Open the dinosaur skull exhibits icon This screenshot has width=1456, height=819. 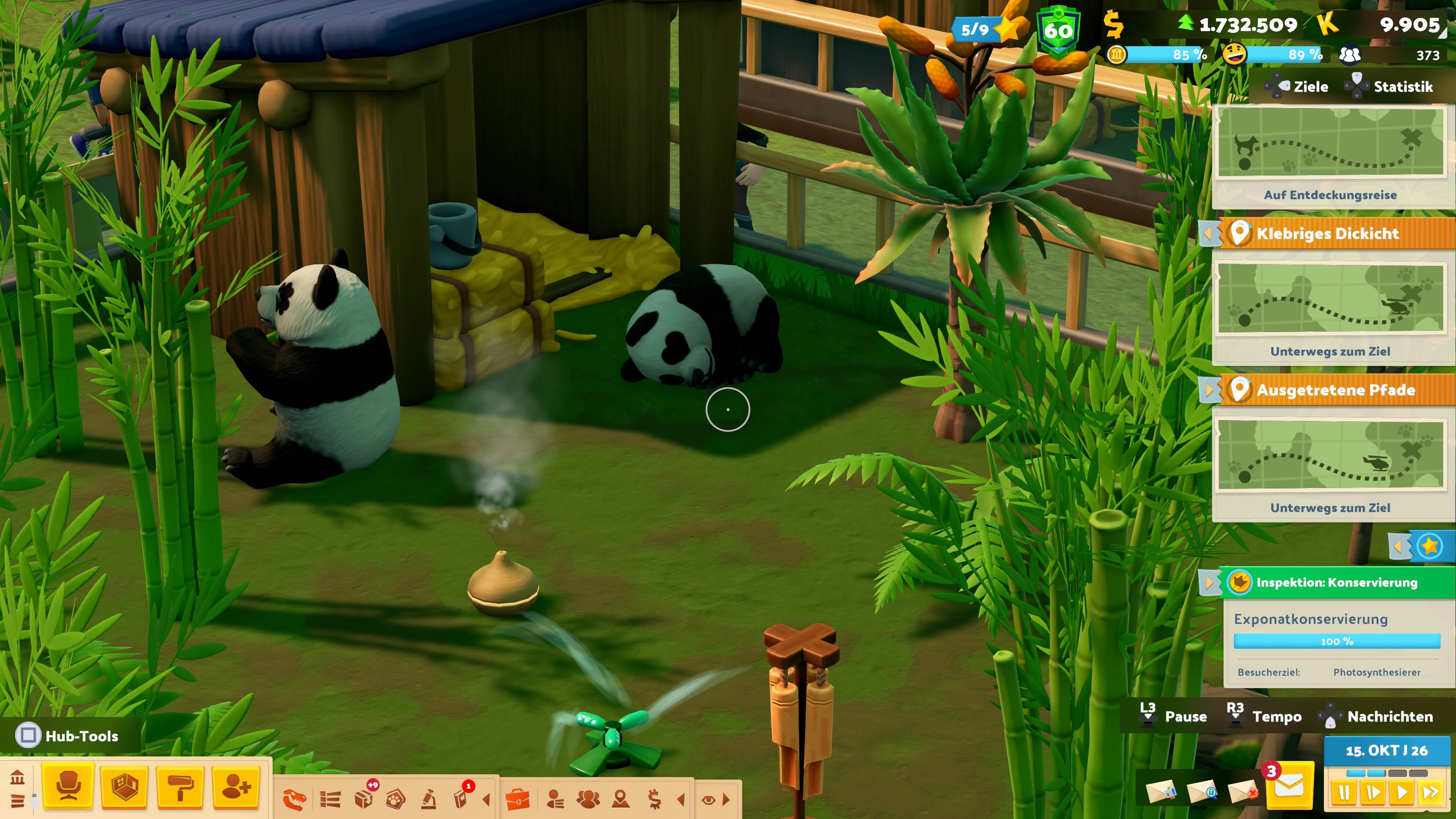(294, 799)
